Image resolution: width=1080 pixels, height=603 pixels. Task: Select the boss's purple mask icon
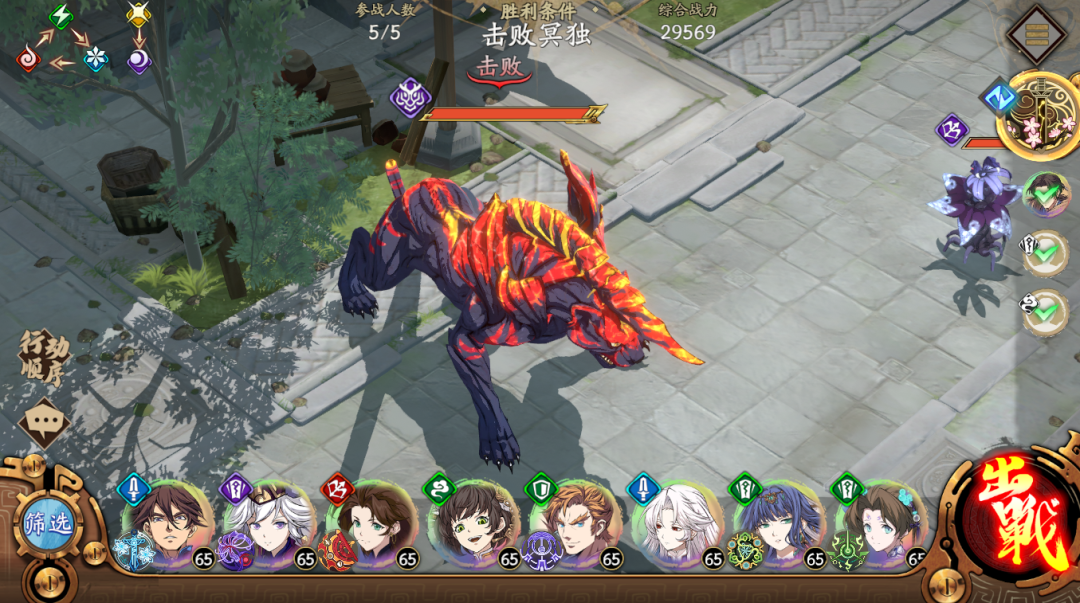(x=410, y=98)
